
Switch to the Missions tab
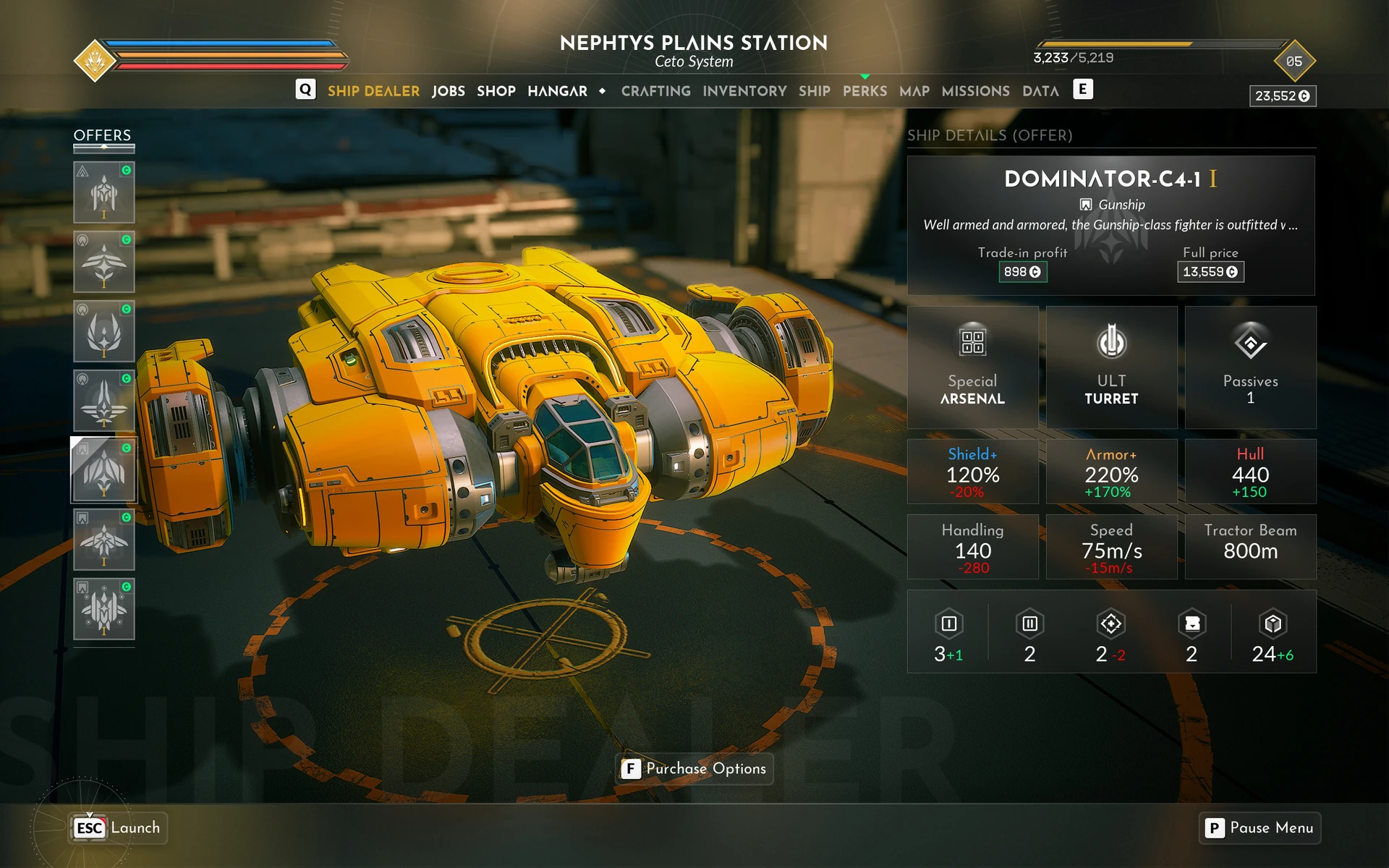coord(975,91)
